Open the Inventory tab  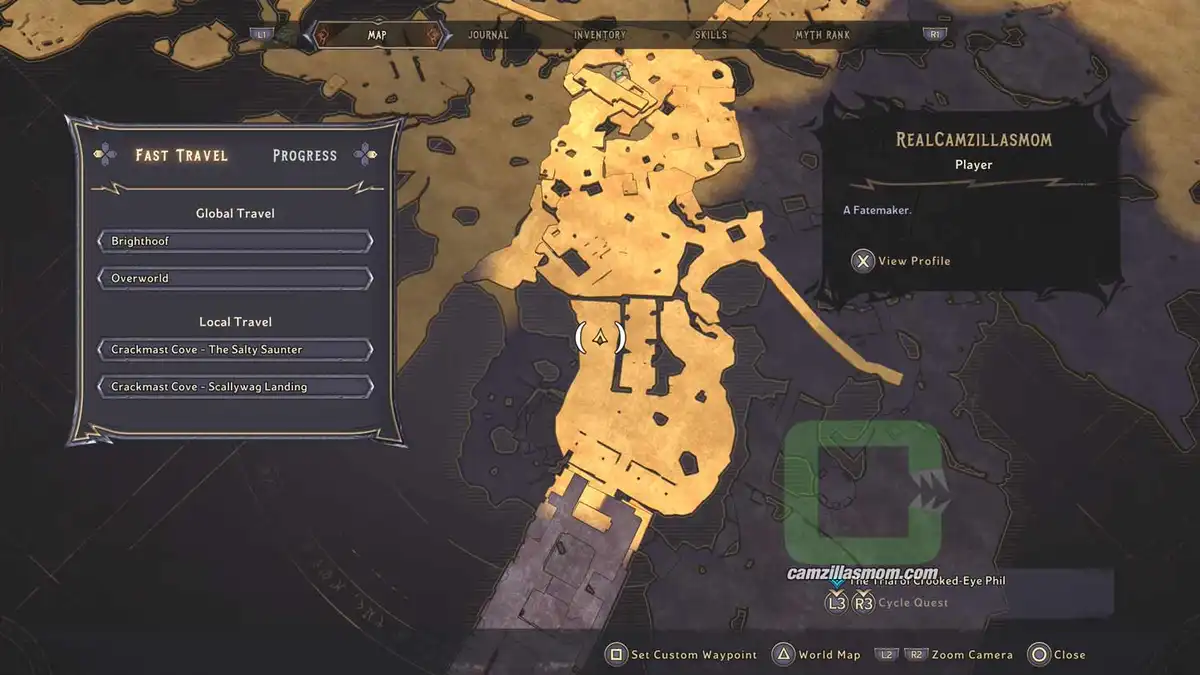[600, 35]
